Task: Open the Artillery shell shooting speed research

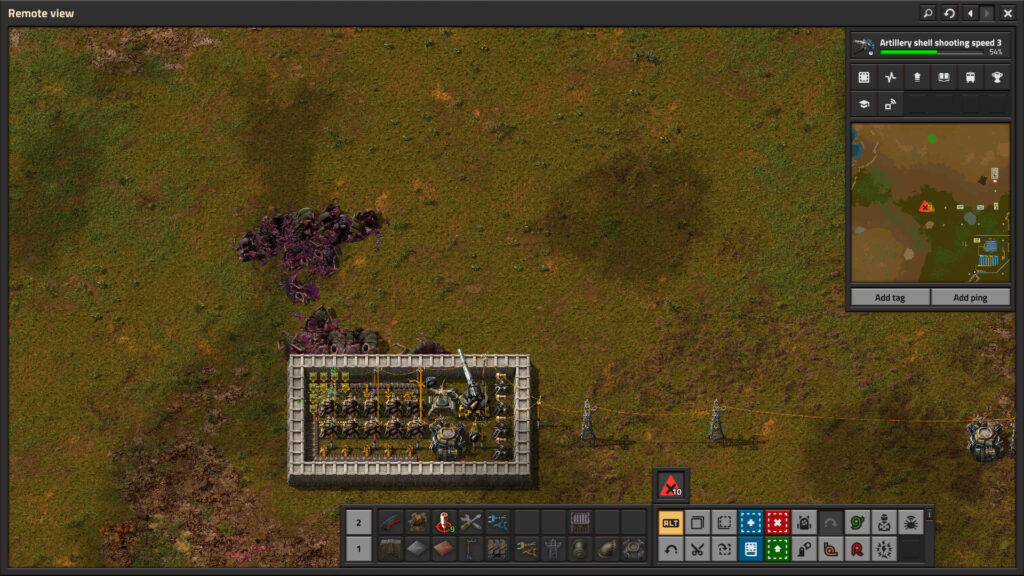Action: coord(929,46)
